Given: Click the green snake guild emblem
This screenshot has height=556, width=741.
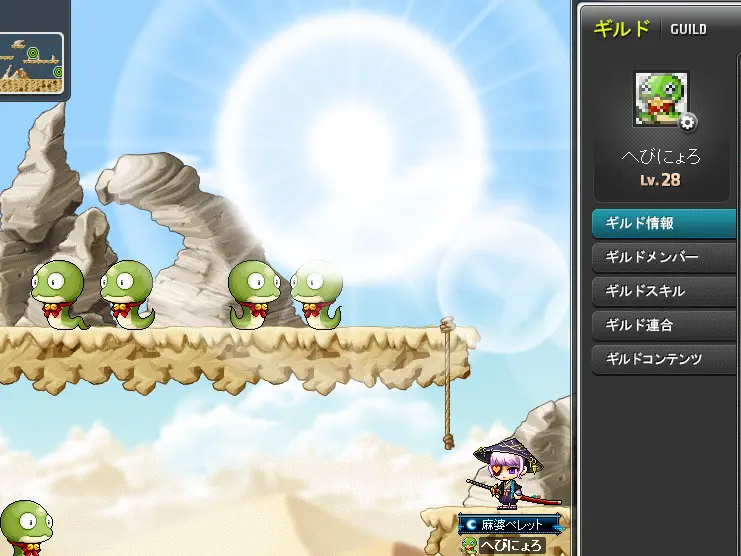Looking at the screenshot, I should pos(658,98).
